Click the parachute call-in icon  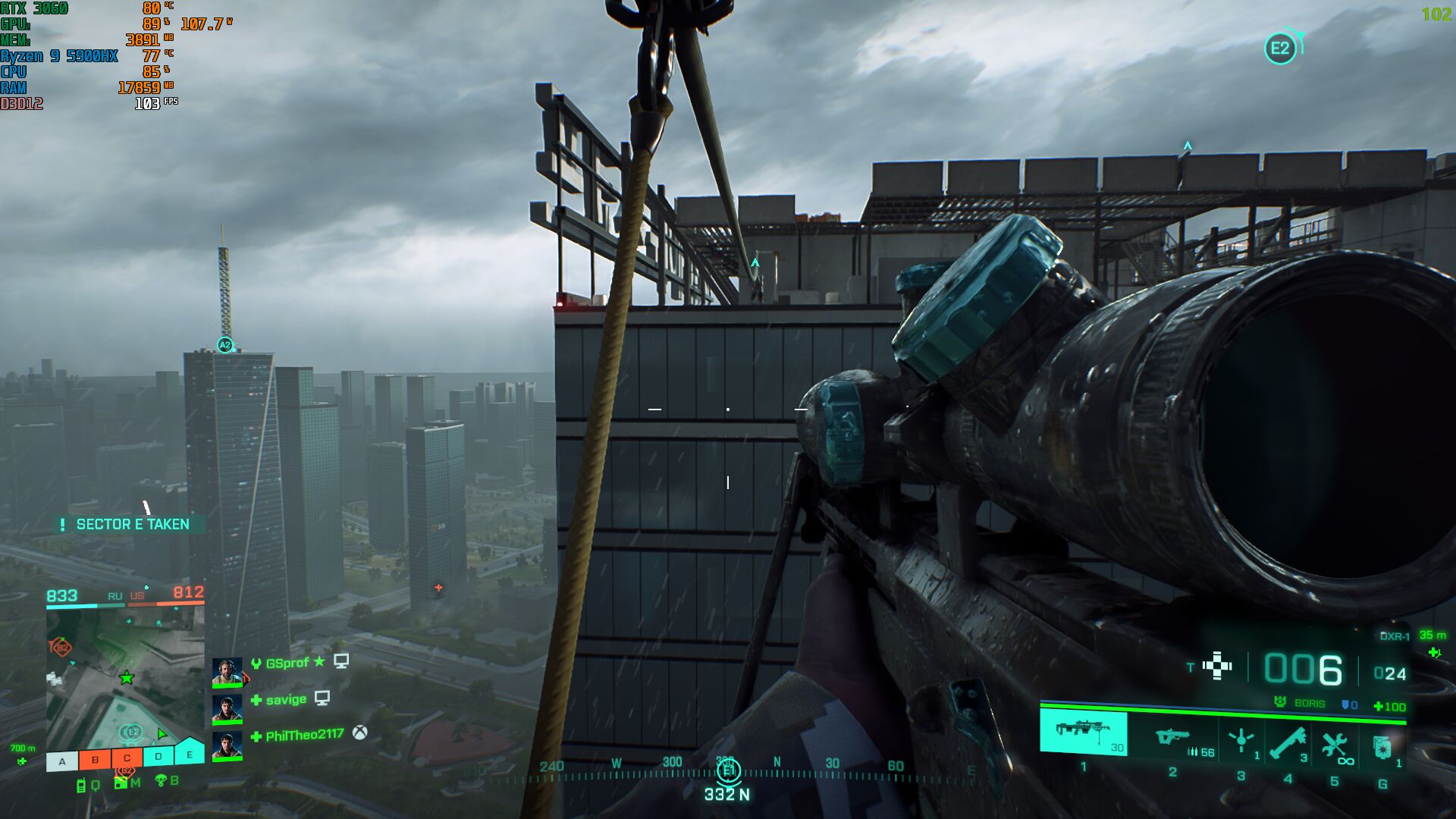(161, 780)
